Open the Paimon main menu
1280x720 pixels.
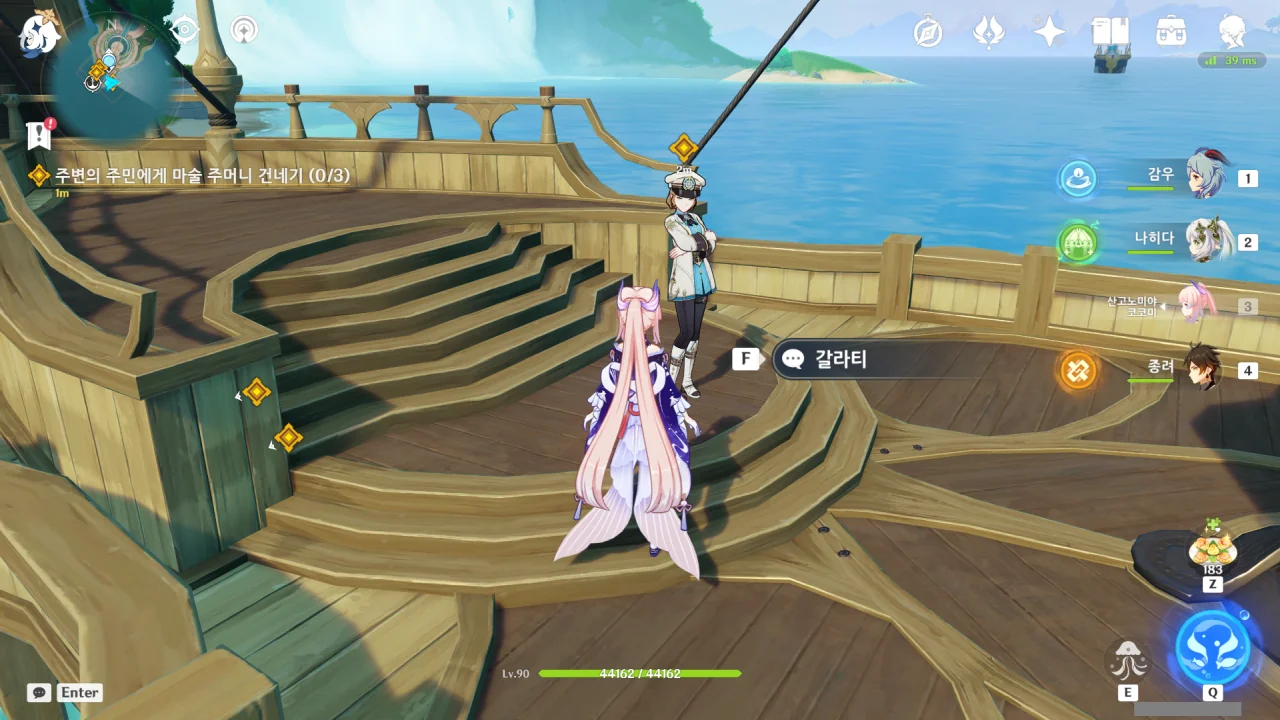coord(39,33)
